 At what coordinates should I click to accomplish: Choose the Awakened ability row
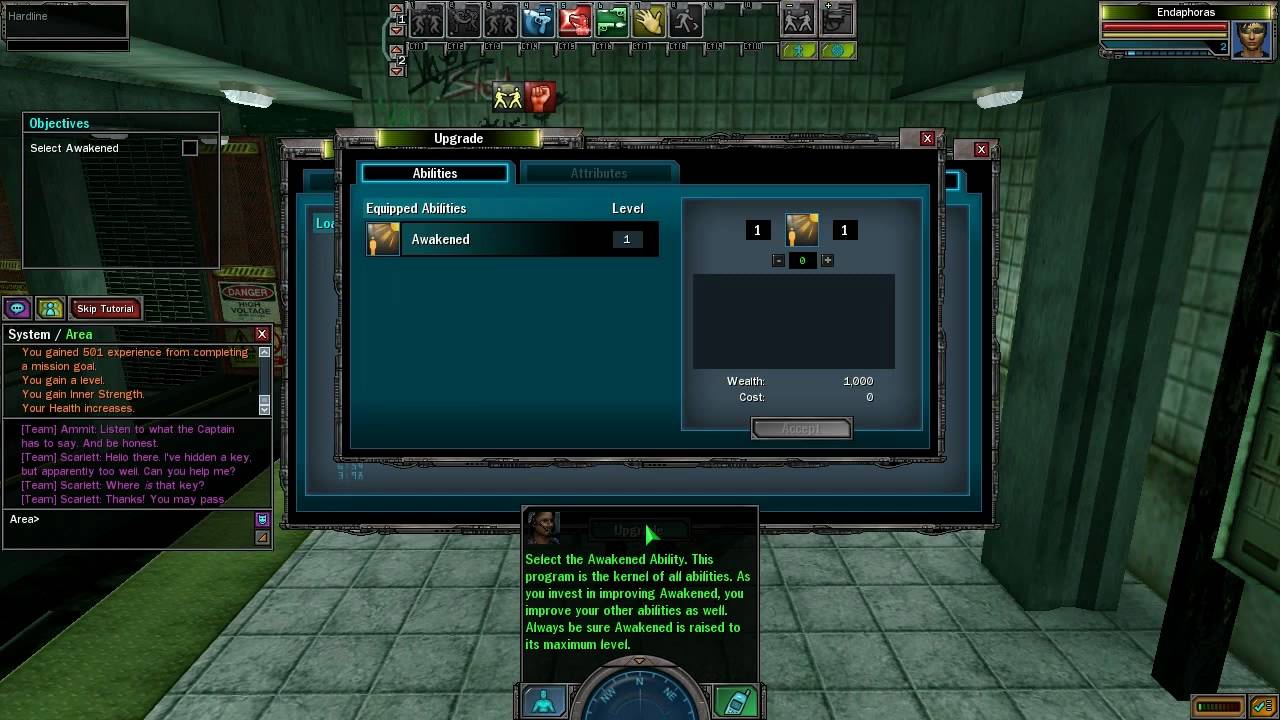tap(511, 240)
